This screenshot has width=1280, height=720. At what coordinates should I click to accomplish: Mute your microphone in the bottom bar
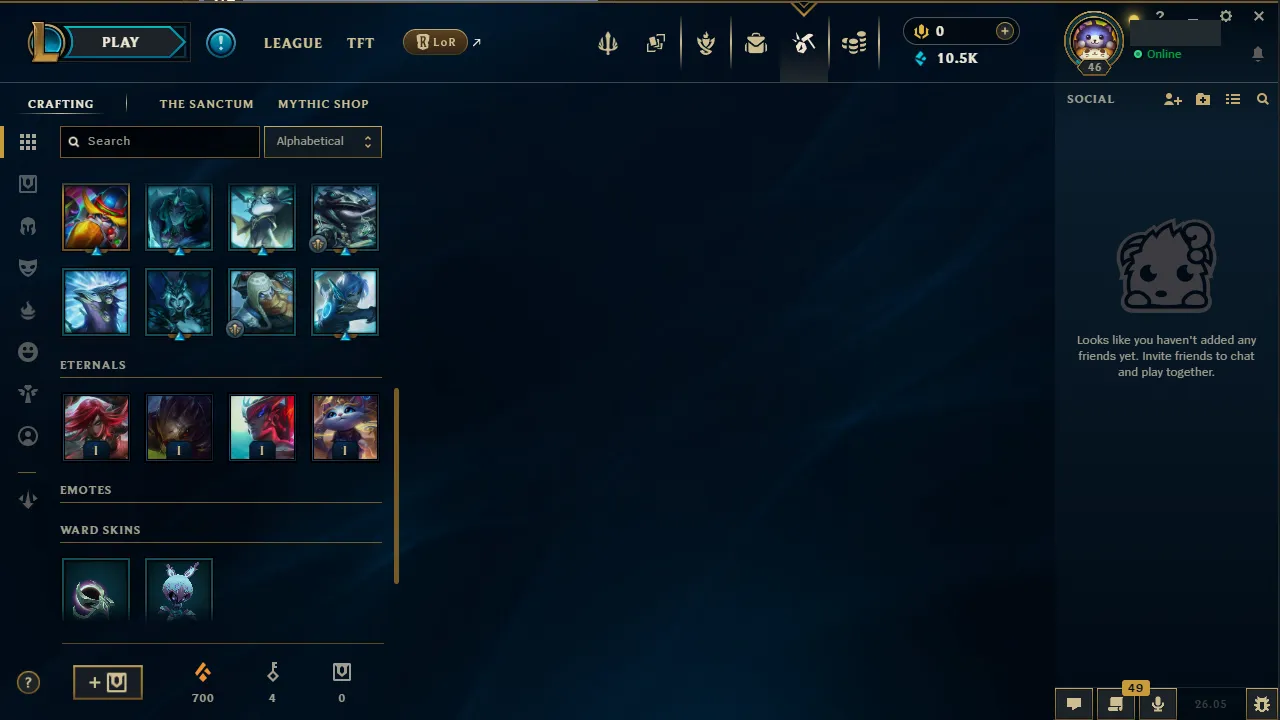pos(1157,703)
